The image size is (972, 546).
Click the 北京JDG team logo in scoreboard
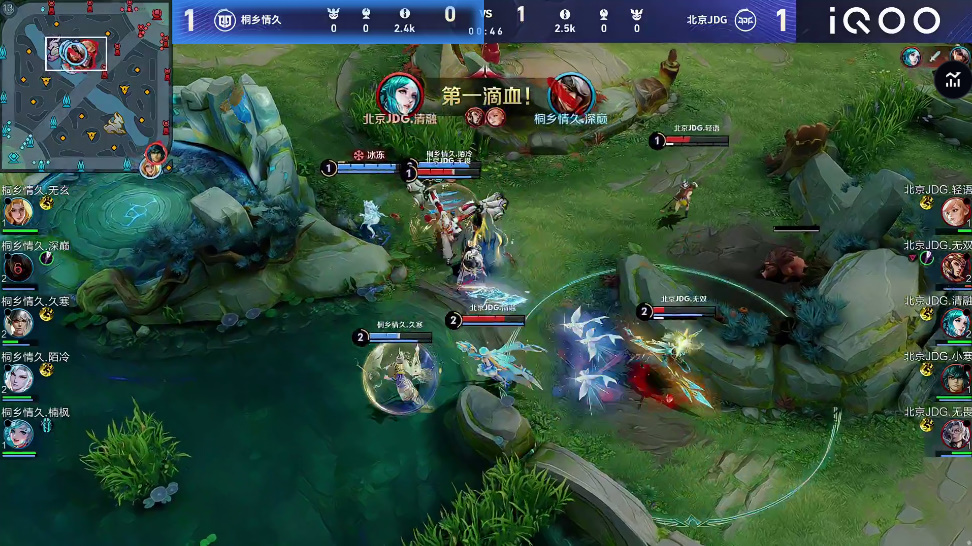click(746, 19)
